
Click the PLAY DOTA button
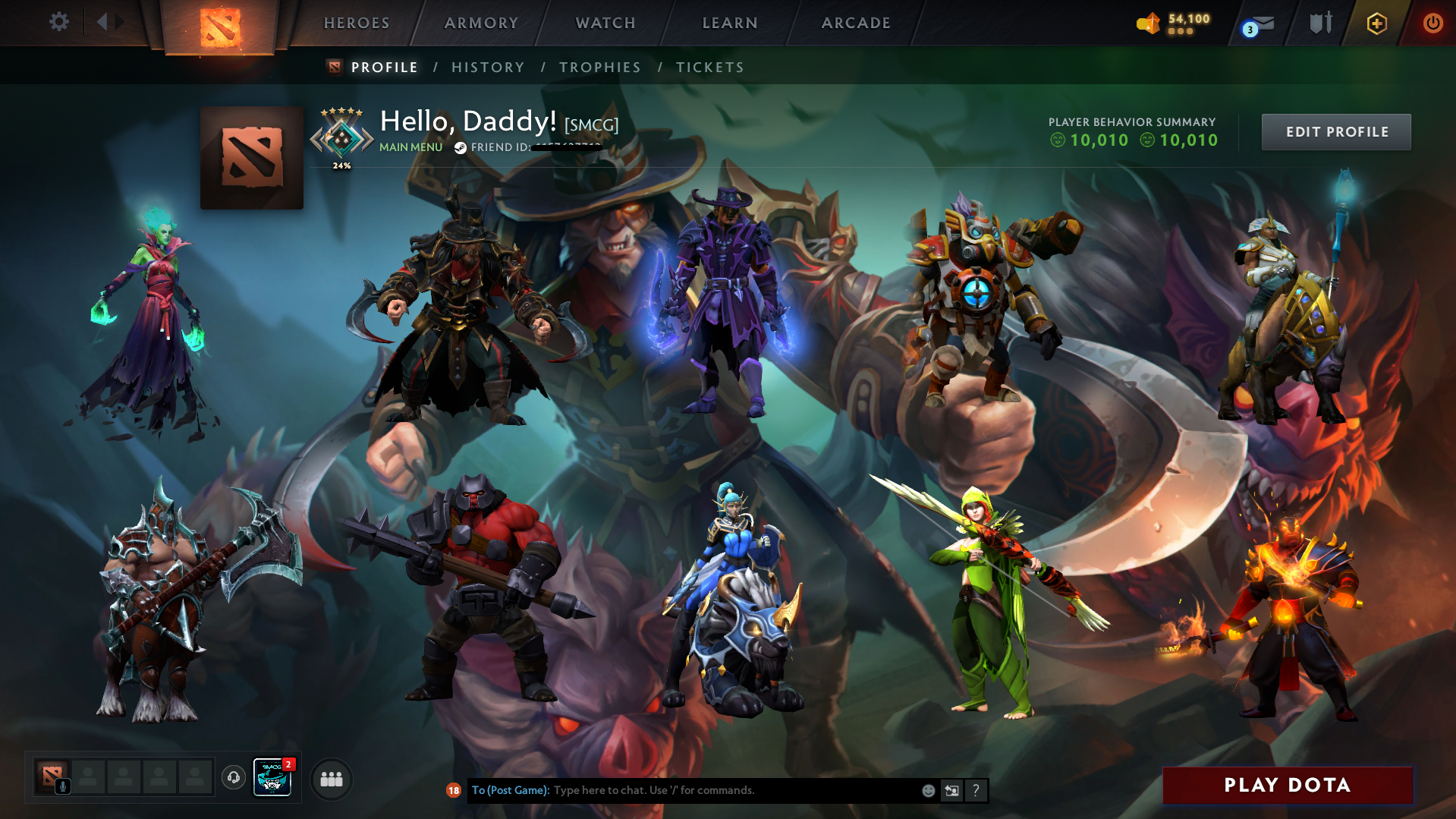tap(1287, 786)
